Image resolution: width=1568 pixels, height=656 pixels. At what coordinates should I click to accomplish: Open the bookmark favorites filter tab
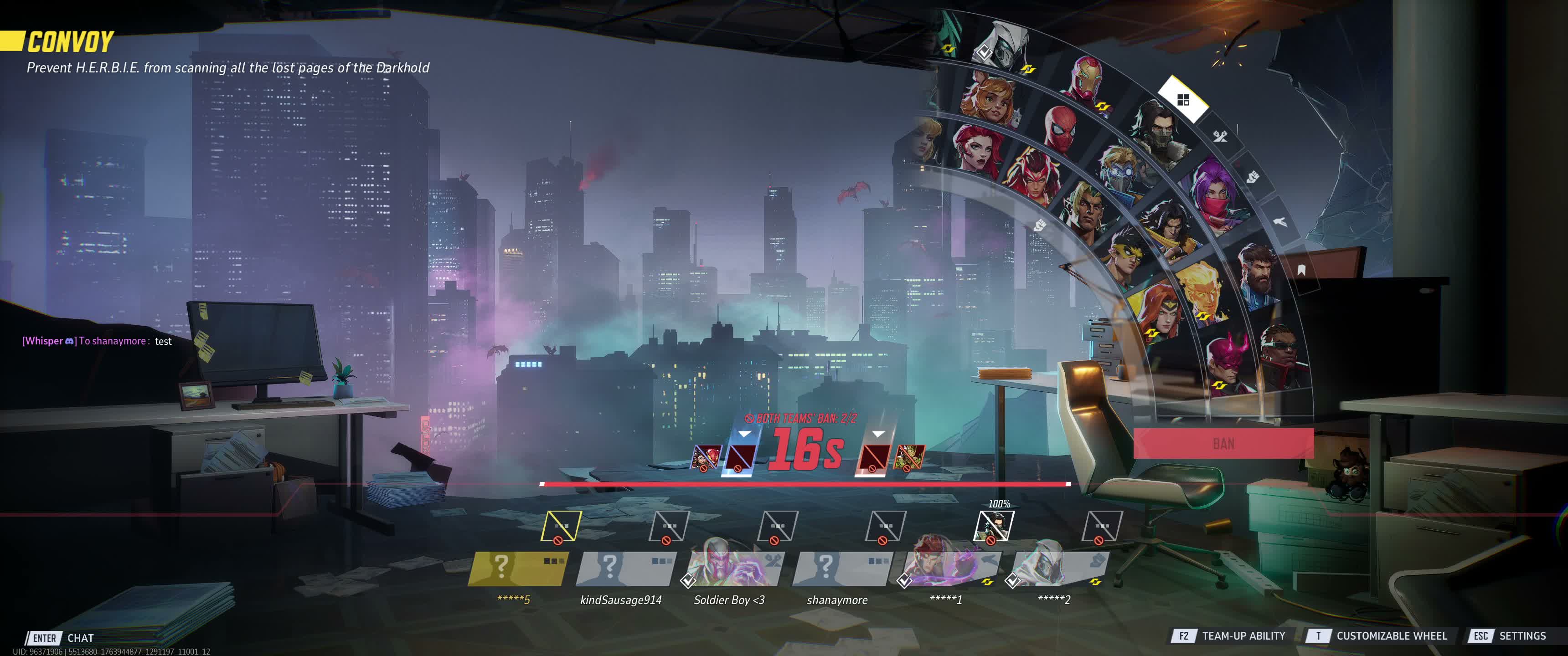click(1301, 270)
